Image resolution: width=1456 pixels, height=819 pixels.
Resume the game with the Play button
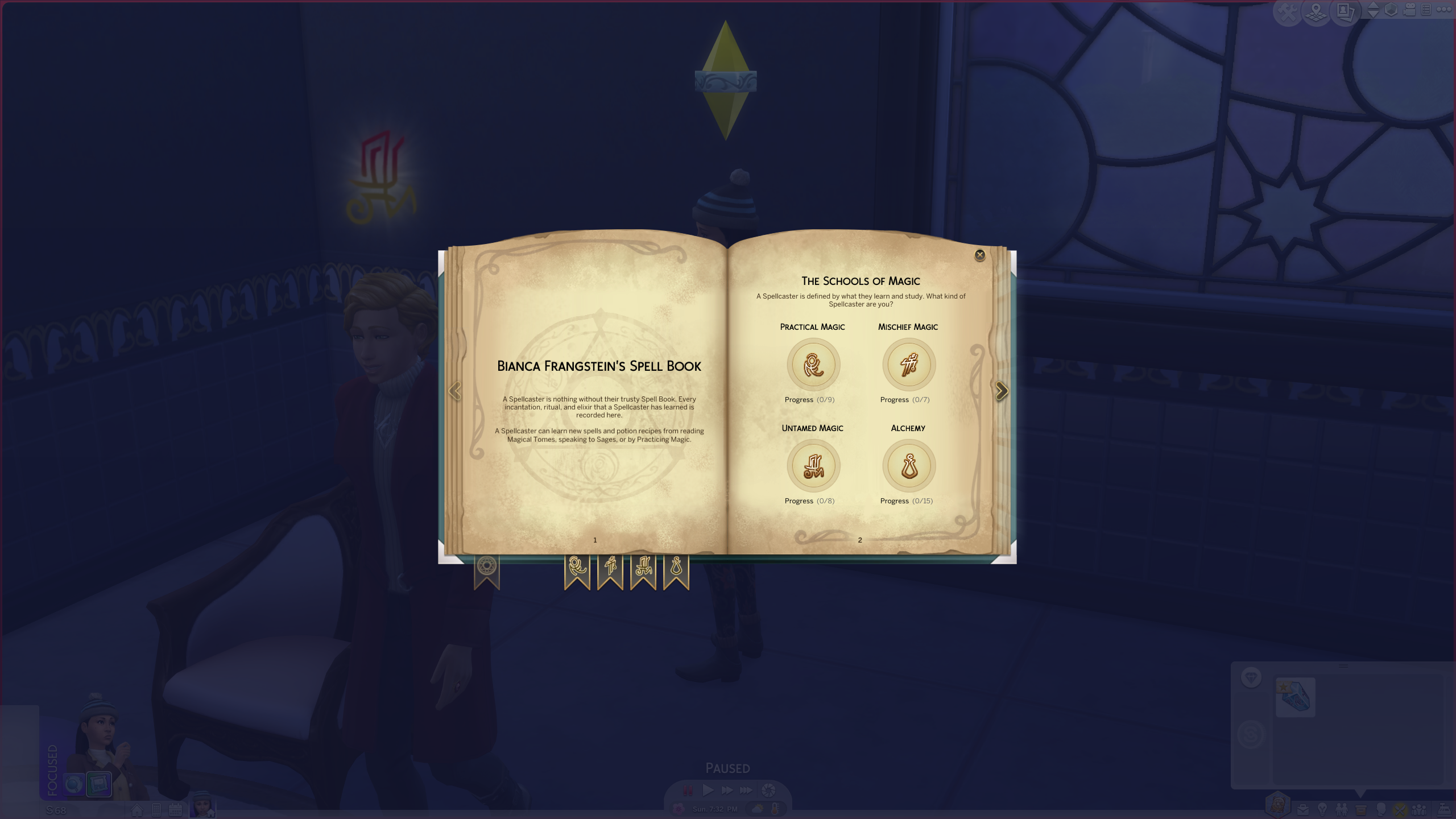click(708, 789)
